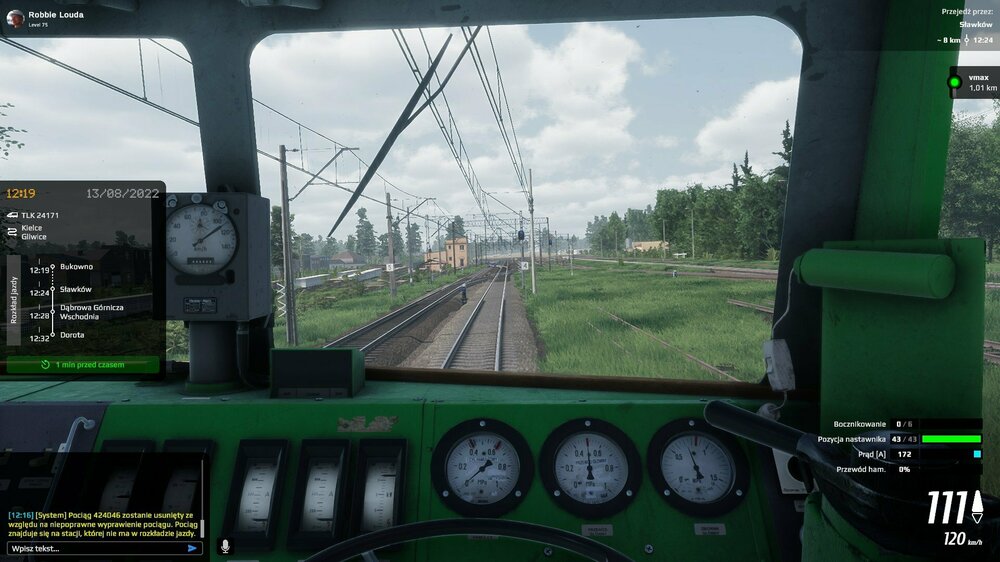Click the green vmax signal indicator
Viewport: 1000px width, 562px height.
pos(954,81)
